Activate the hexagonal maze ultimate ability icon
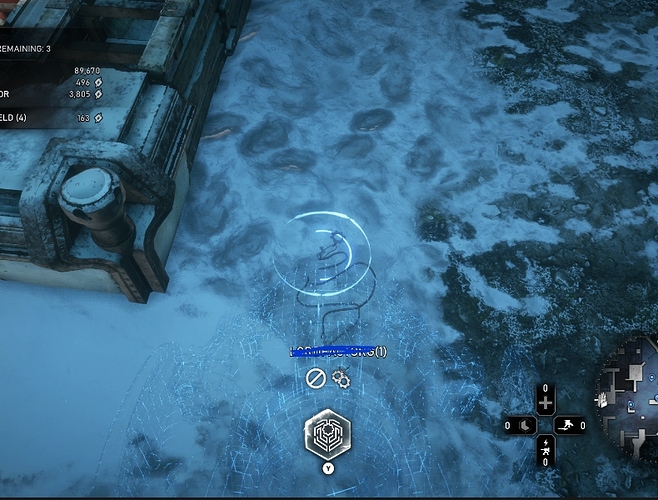 point(328,435)
